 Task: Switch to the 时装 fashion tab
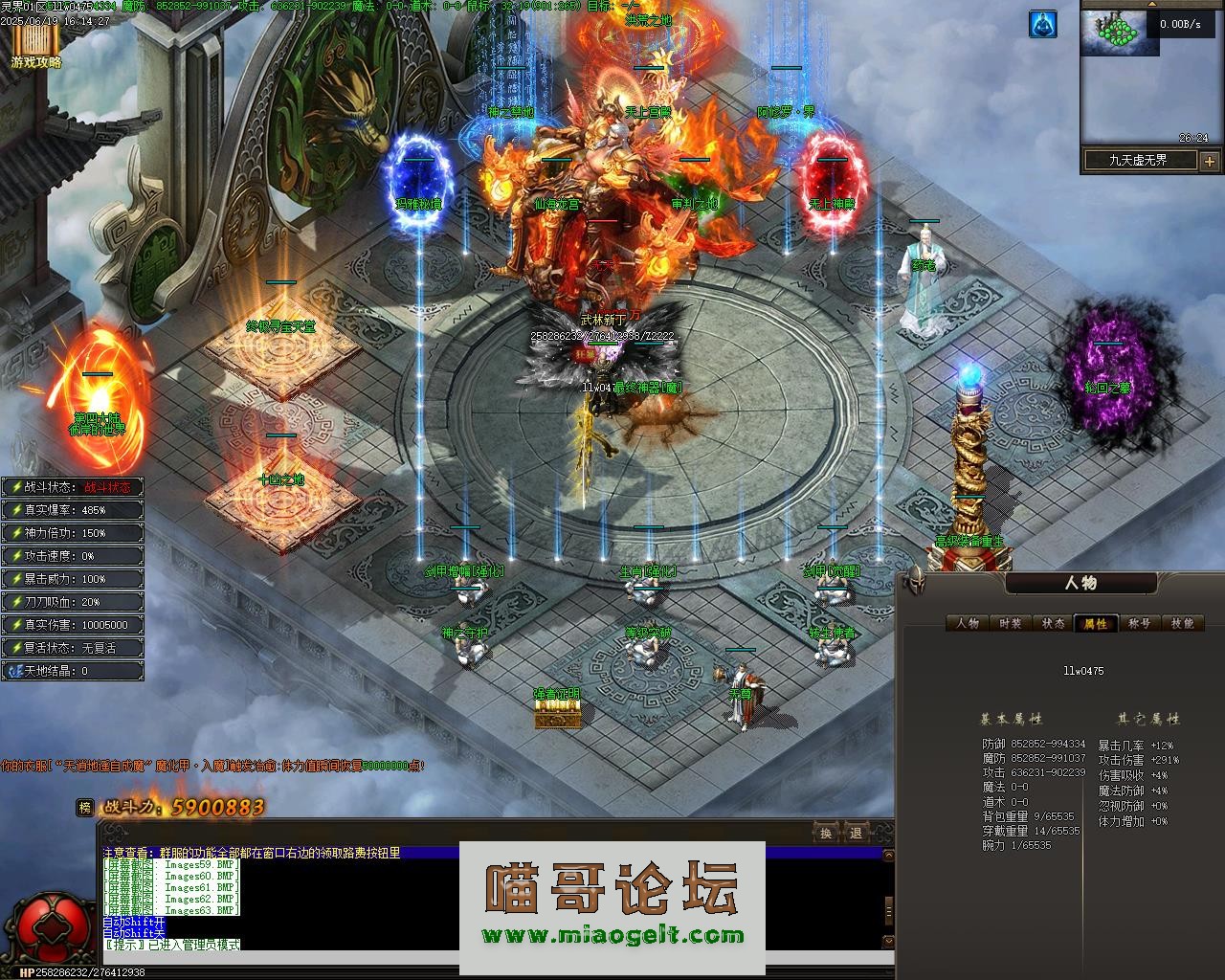pyautogui.click(x=1010, y=623)
